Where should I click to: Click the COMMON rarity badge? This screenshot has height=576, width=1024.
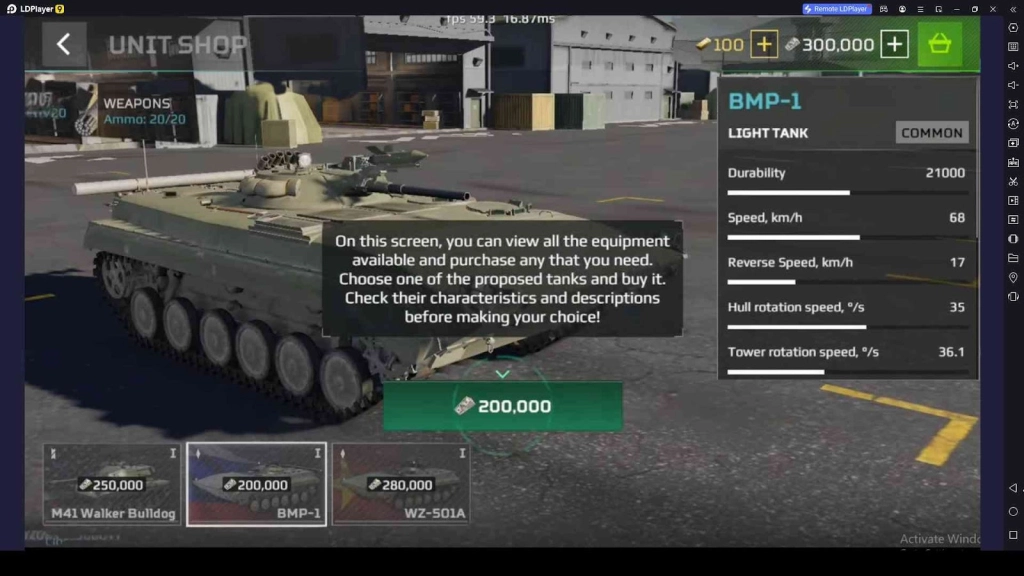931,133
